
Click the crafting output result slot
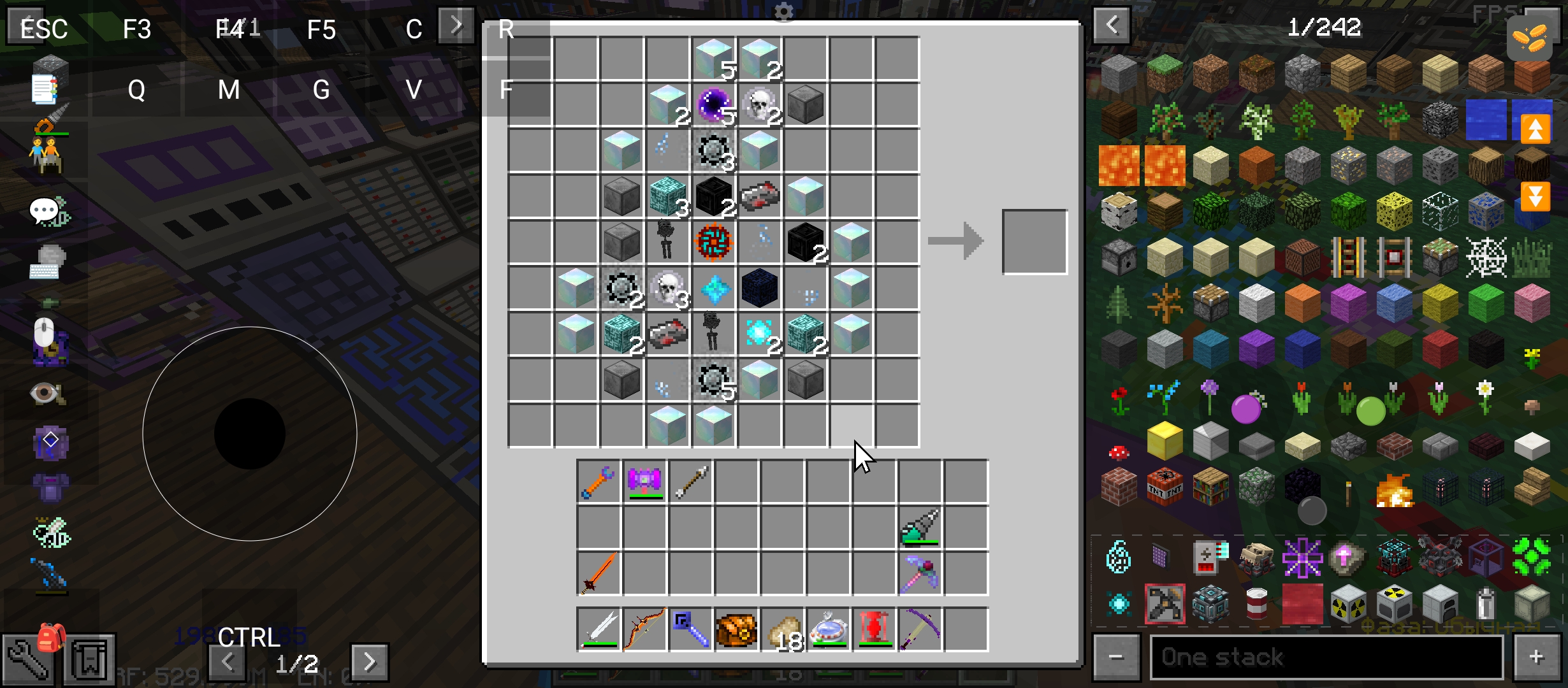coord(1034,241)
